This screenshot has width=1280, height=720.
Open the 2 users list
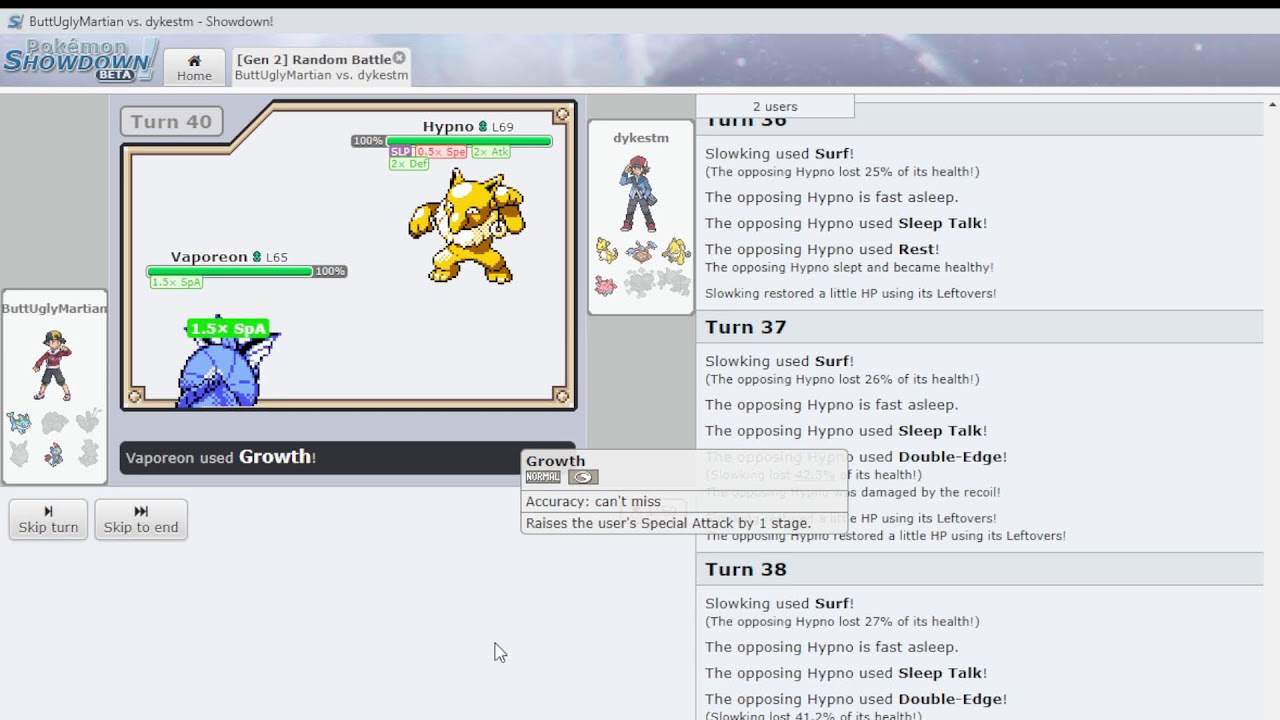(x=775, y=106)
